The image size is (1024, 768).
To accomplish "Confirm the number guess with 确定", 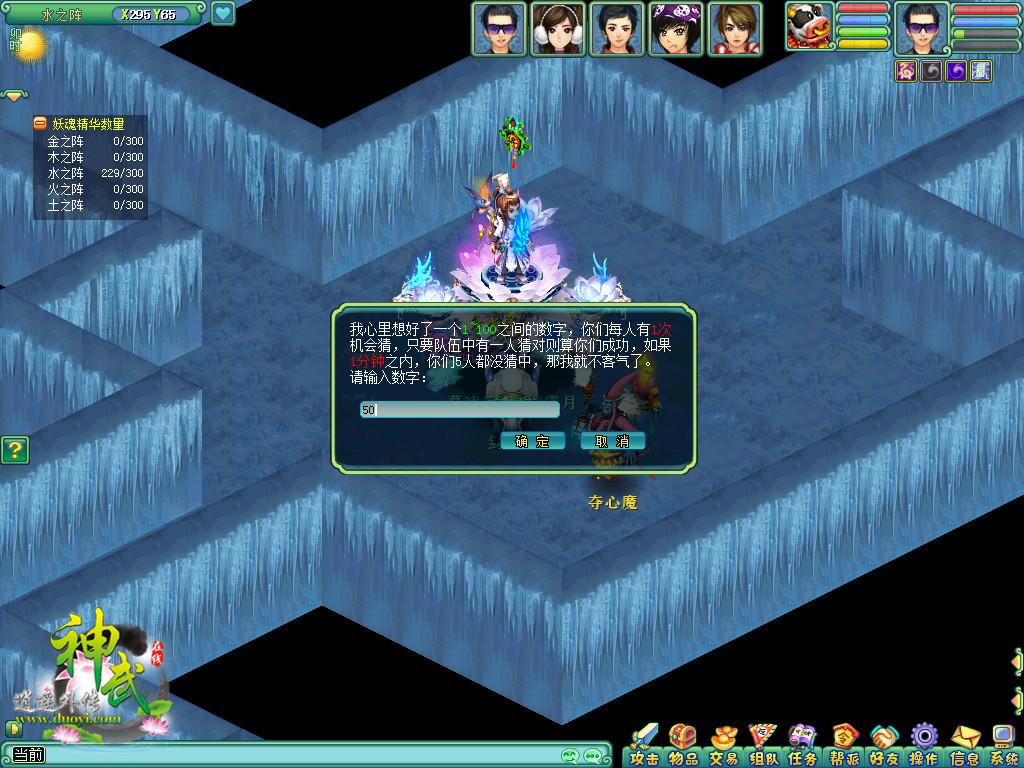I will click(x=533, y=441).
